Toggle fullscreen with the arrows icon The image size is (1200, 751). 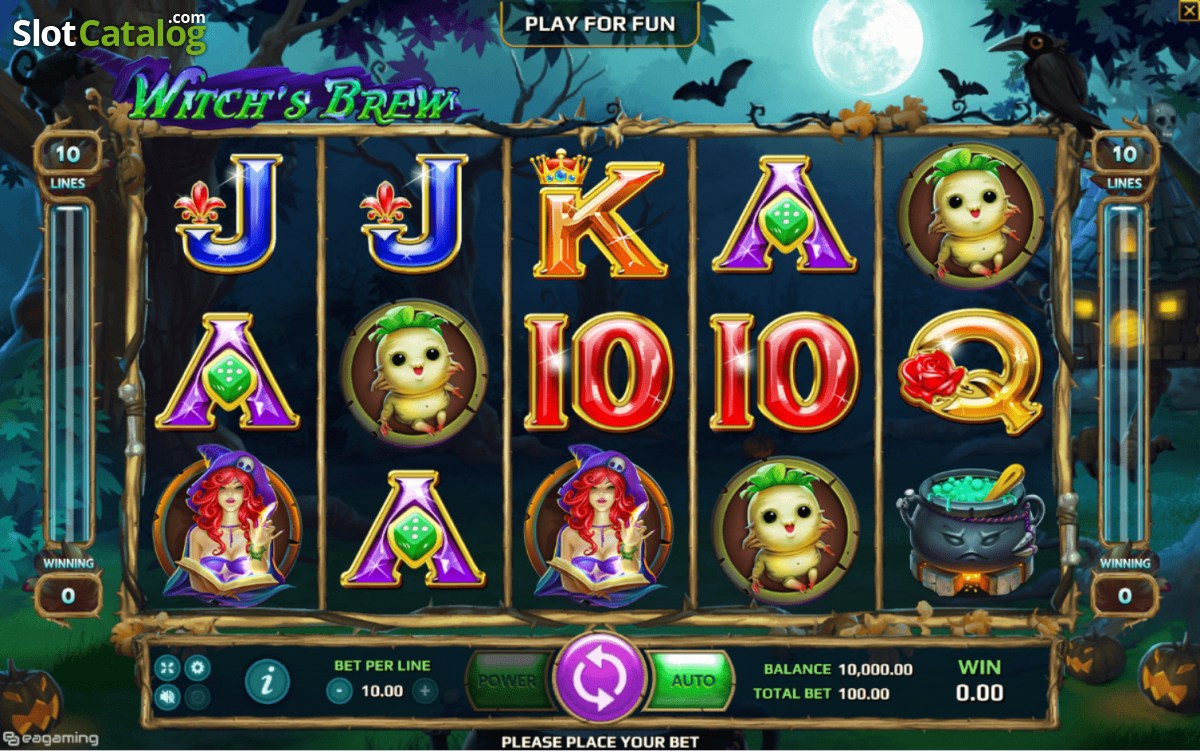pyautogui.click(x=166, y=667)
